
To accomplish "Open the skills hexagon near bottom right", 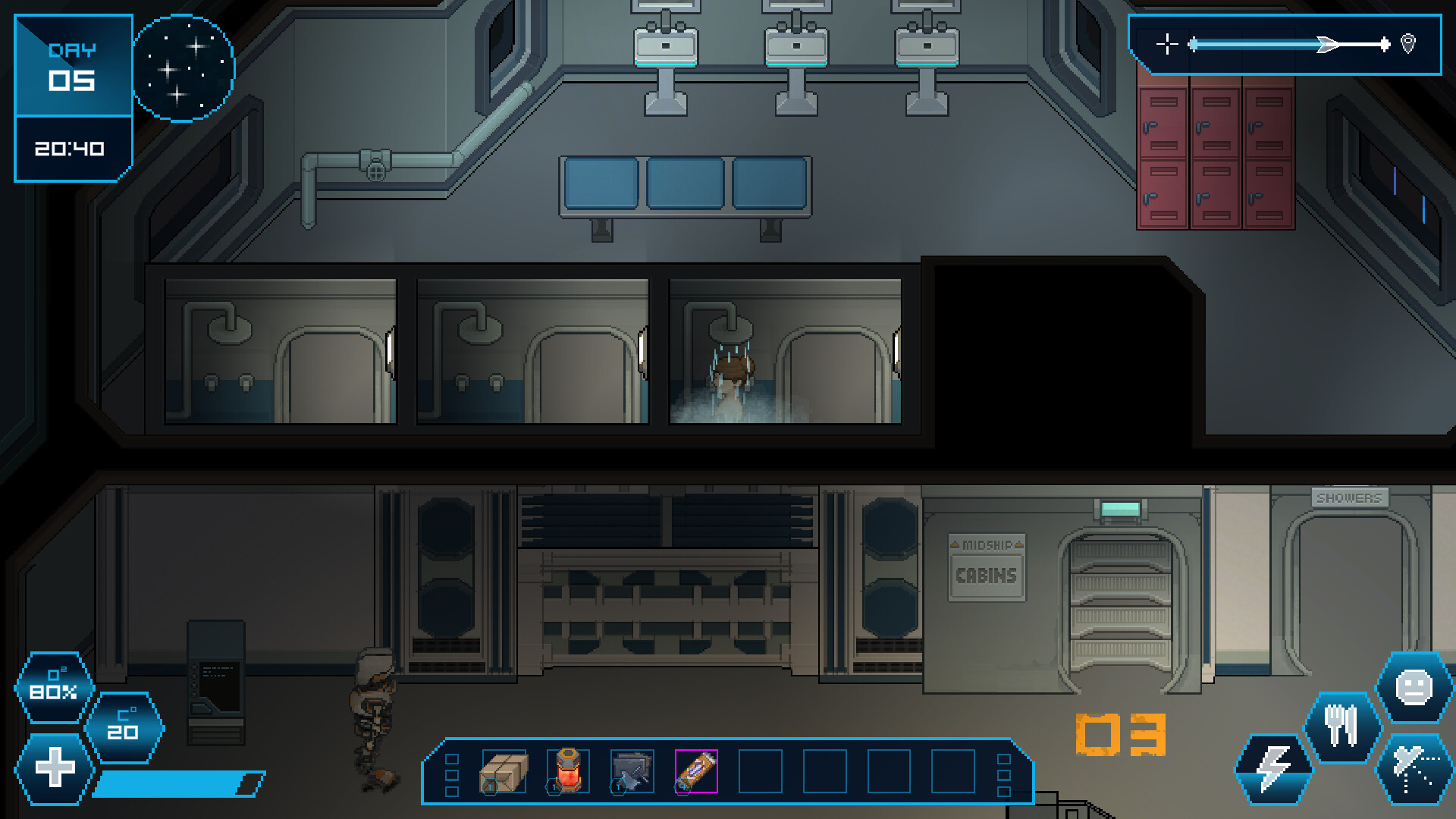I will click(x=1413, y=768).
